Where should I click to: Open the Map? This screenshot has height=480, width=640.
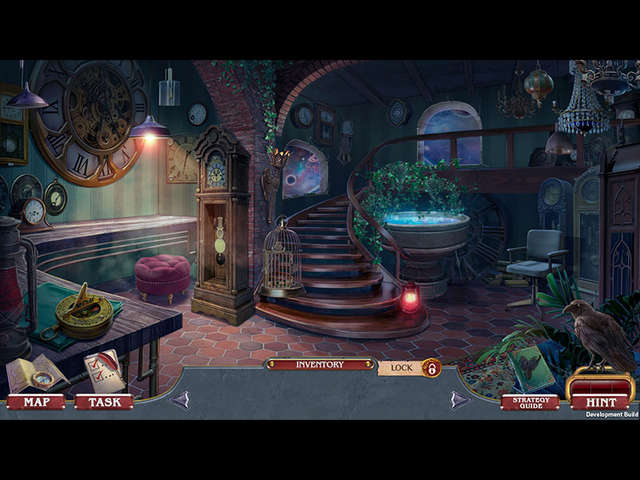(36, 402)
